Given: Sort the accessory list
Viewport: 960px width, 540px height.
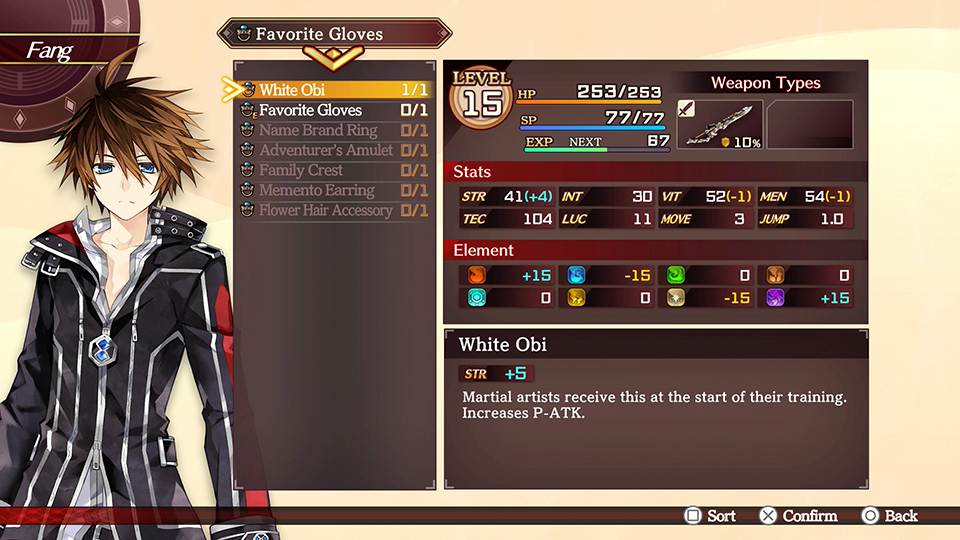Looking at the screenshot, I should 709,516.
